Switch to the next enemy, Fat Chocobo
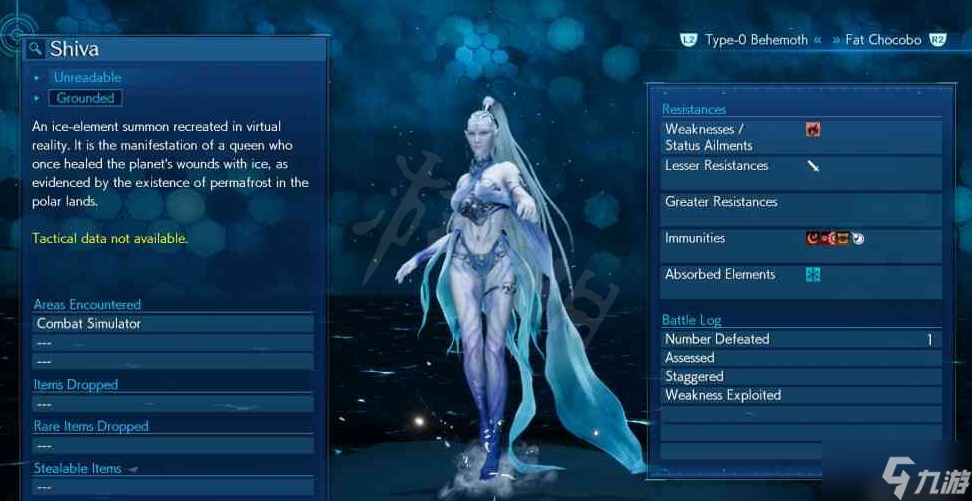Screen dimensions: 972x501 pyautogui.click(x=882, y=40)
